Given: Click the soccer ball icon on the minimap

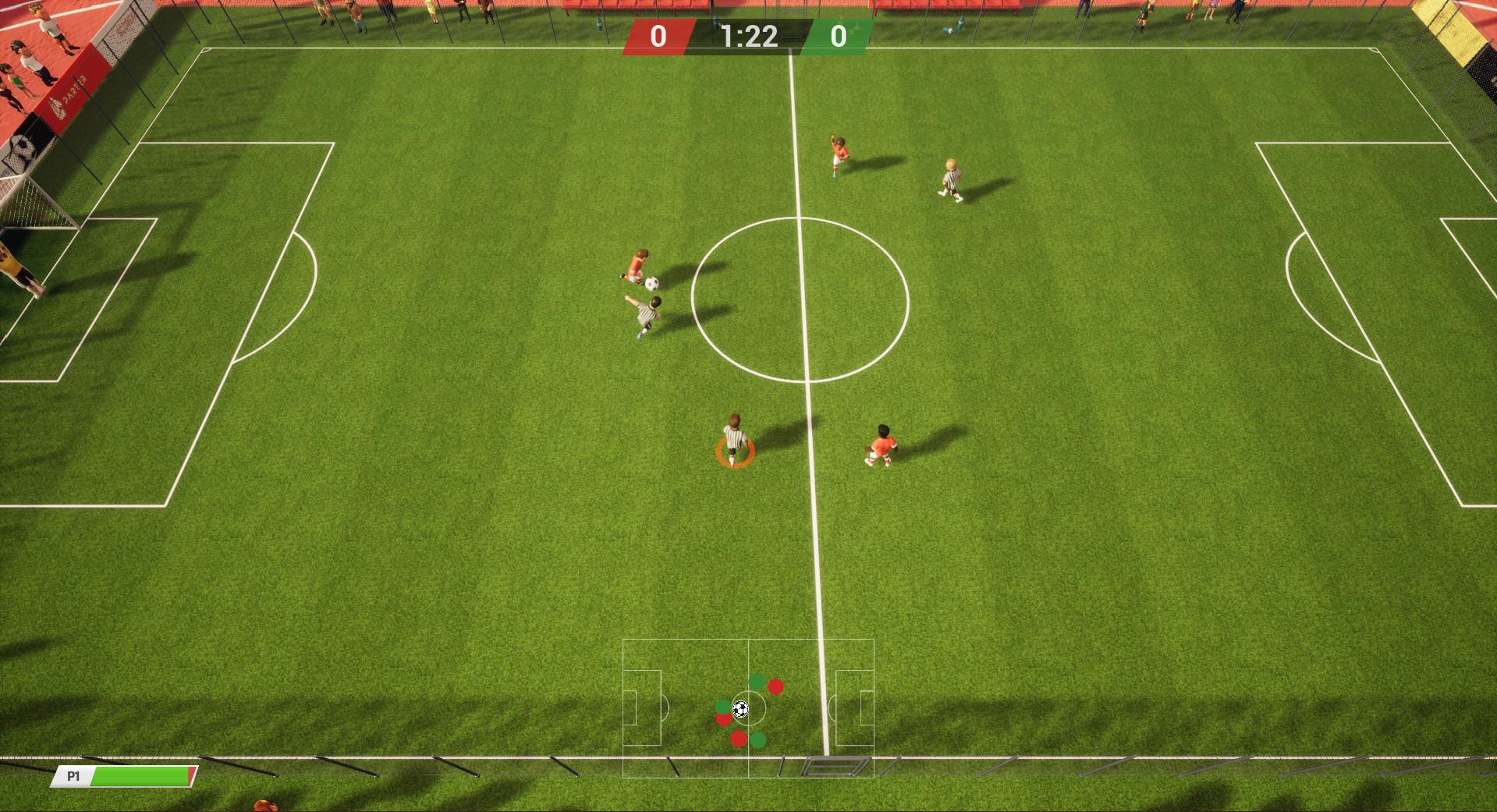Looking at the screenshot, I should [741, 708].
